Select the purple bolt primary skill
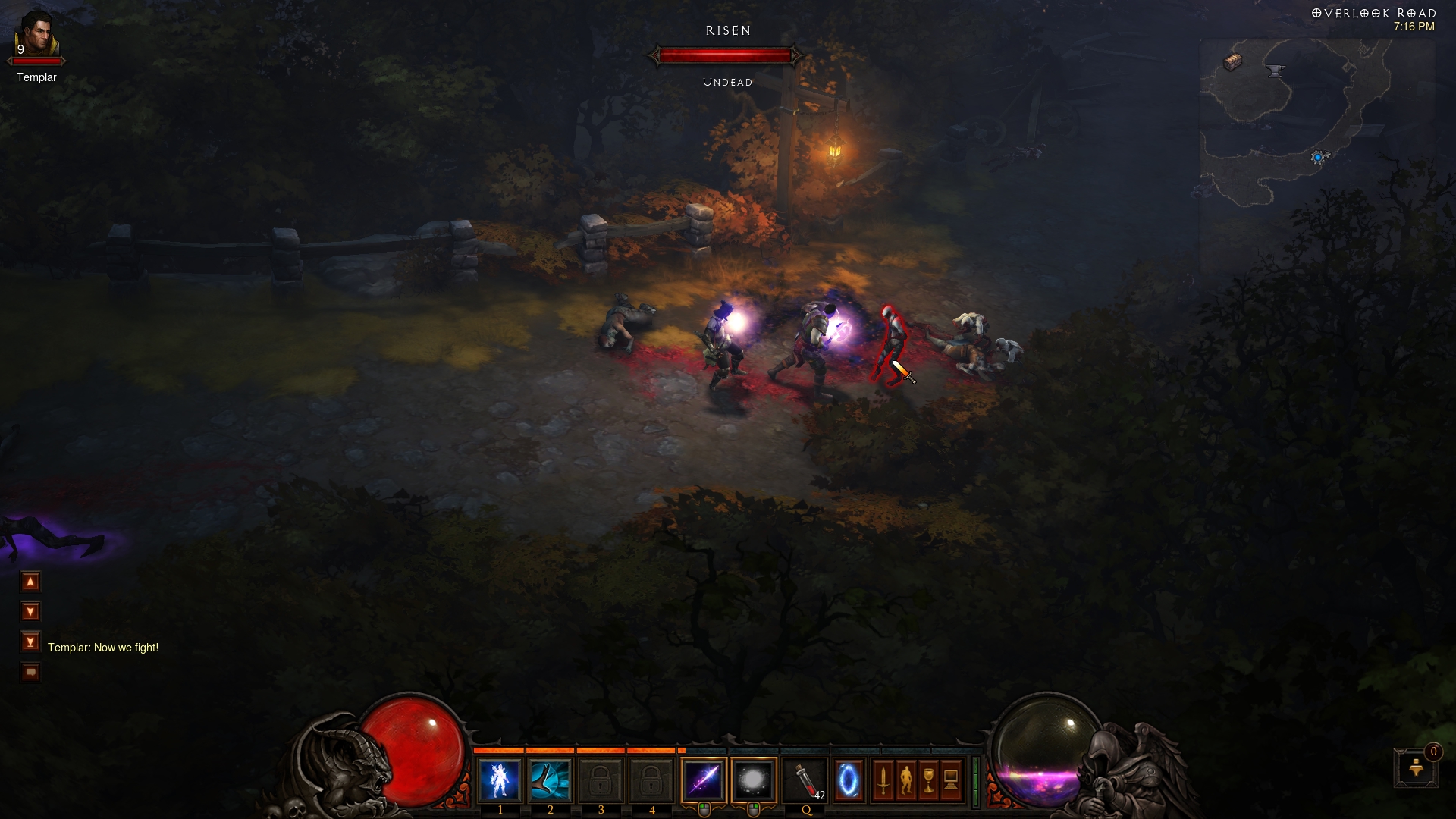 pos(704,780)
